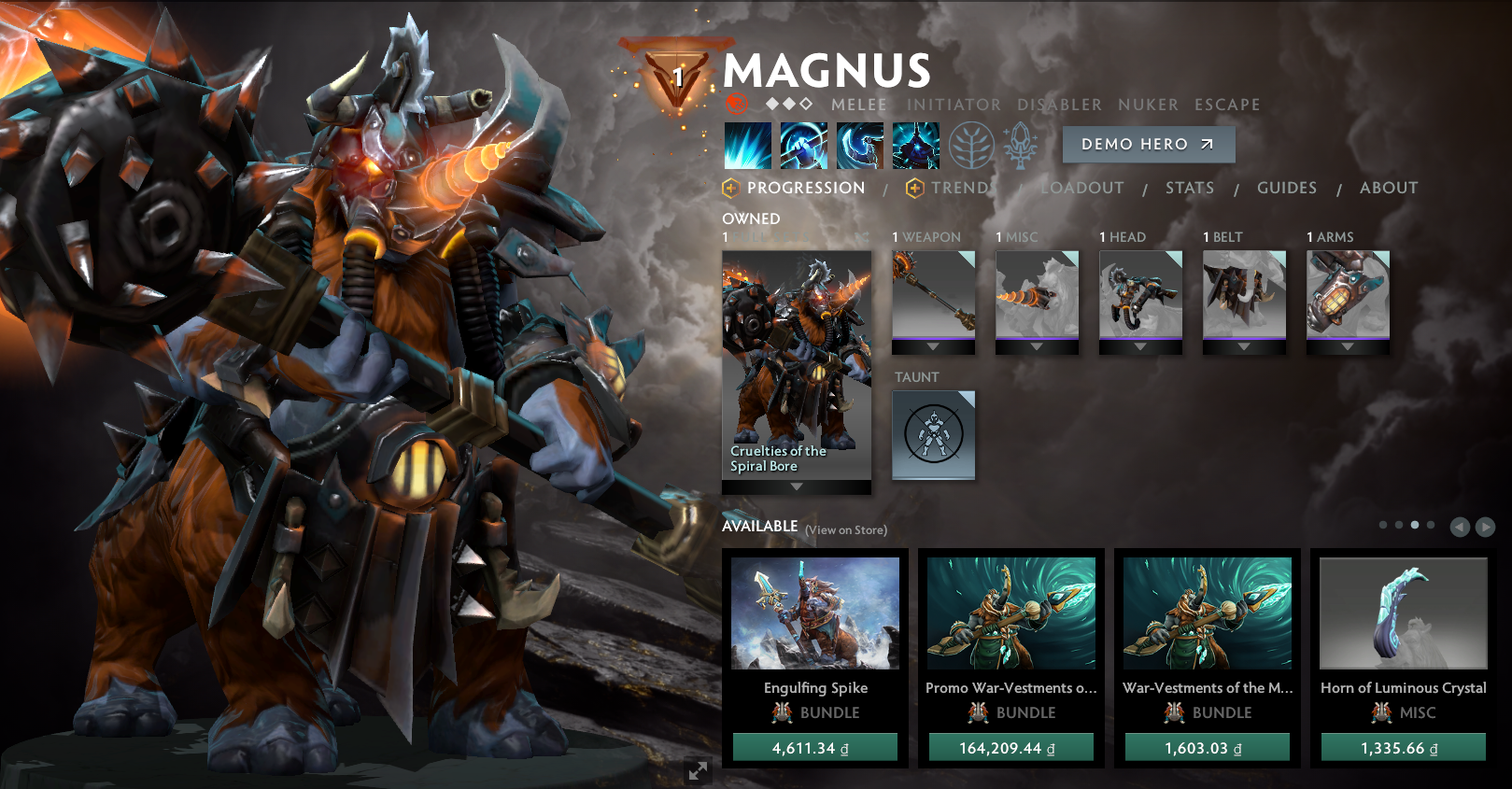This screenshot has height=789, width=1512.
Task: Expand the arrow under the Weapon slot
Action: tap(933, 346)
